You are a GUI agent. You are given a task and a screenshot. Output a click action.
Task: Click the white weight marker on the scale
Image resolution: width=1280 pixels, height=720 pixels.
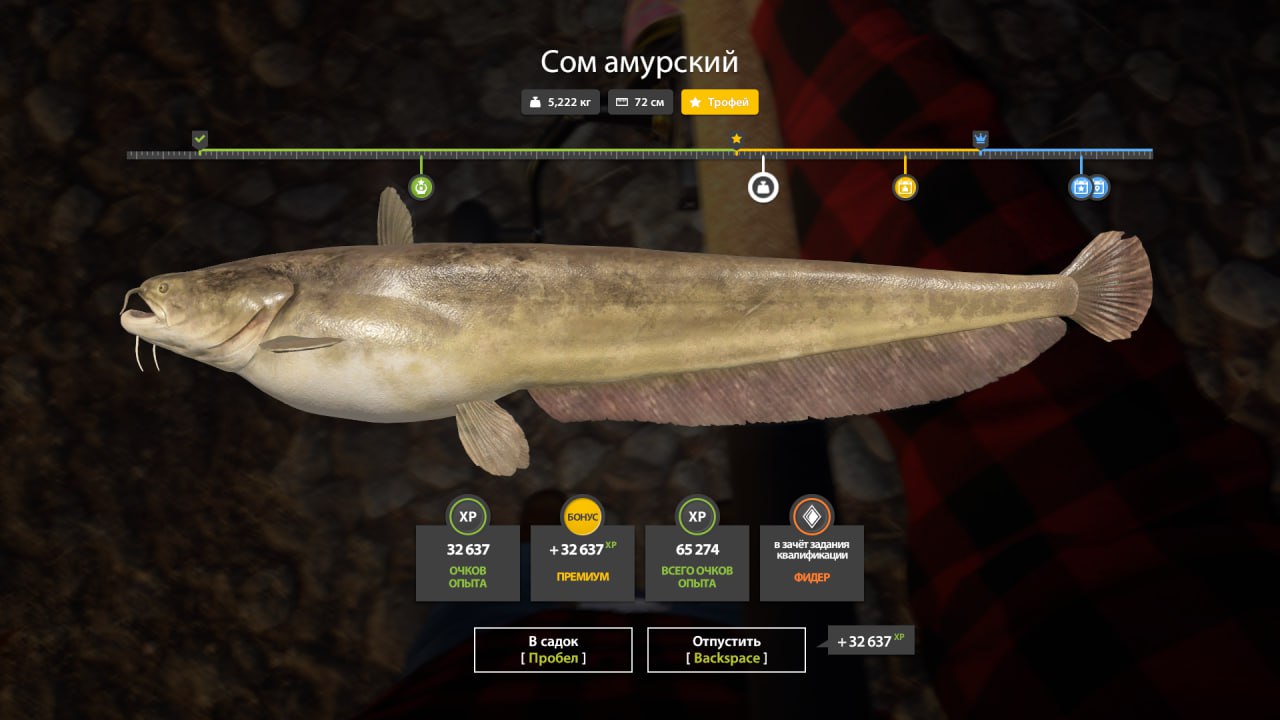click(x=763, y=187)
